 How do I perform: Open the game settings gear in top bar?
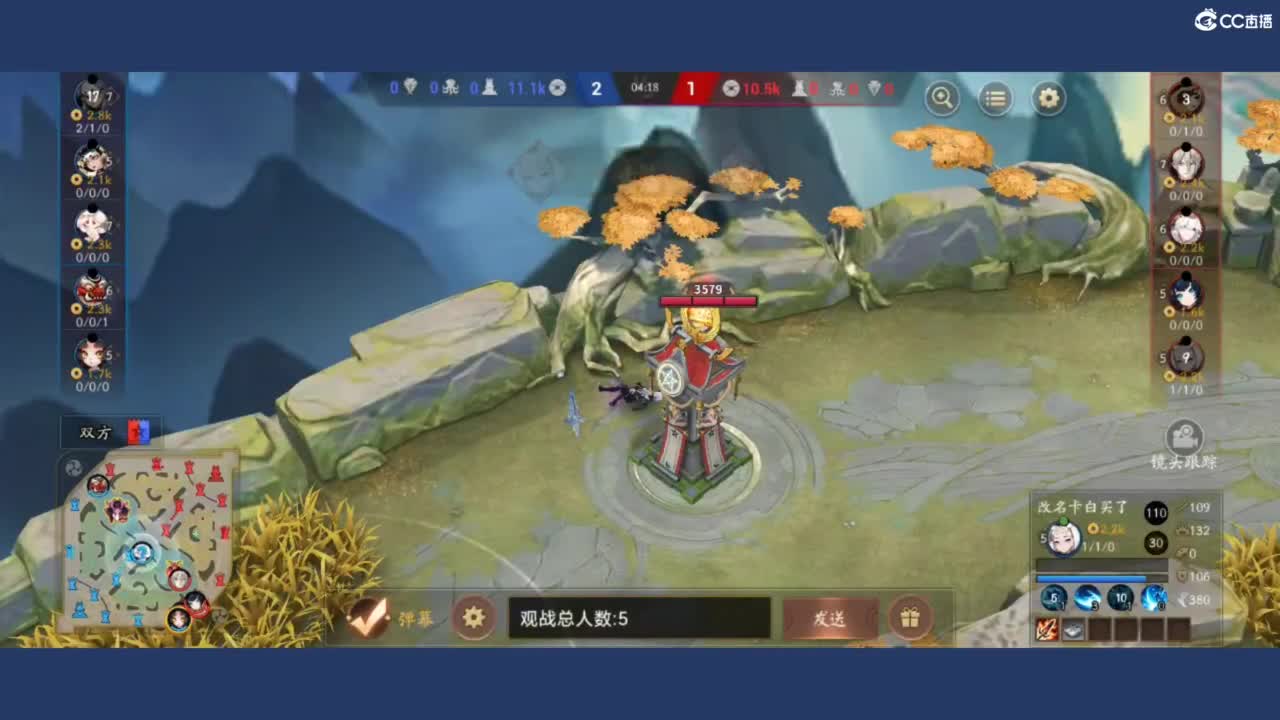click(x=1047, y=100)
